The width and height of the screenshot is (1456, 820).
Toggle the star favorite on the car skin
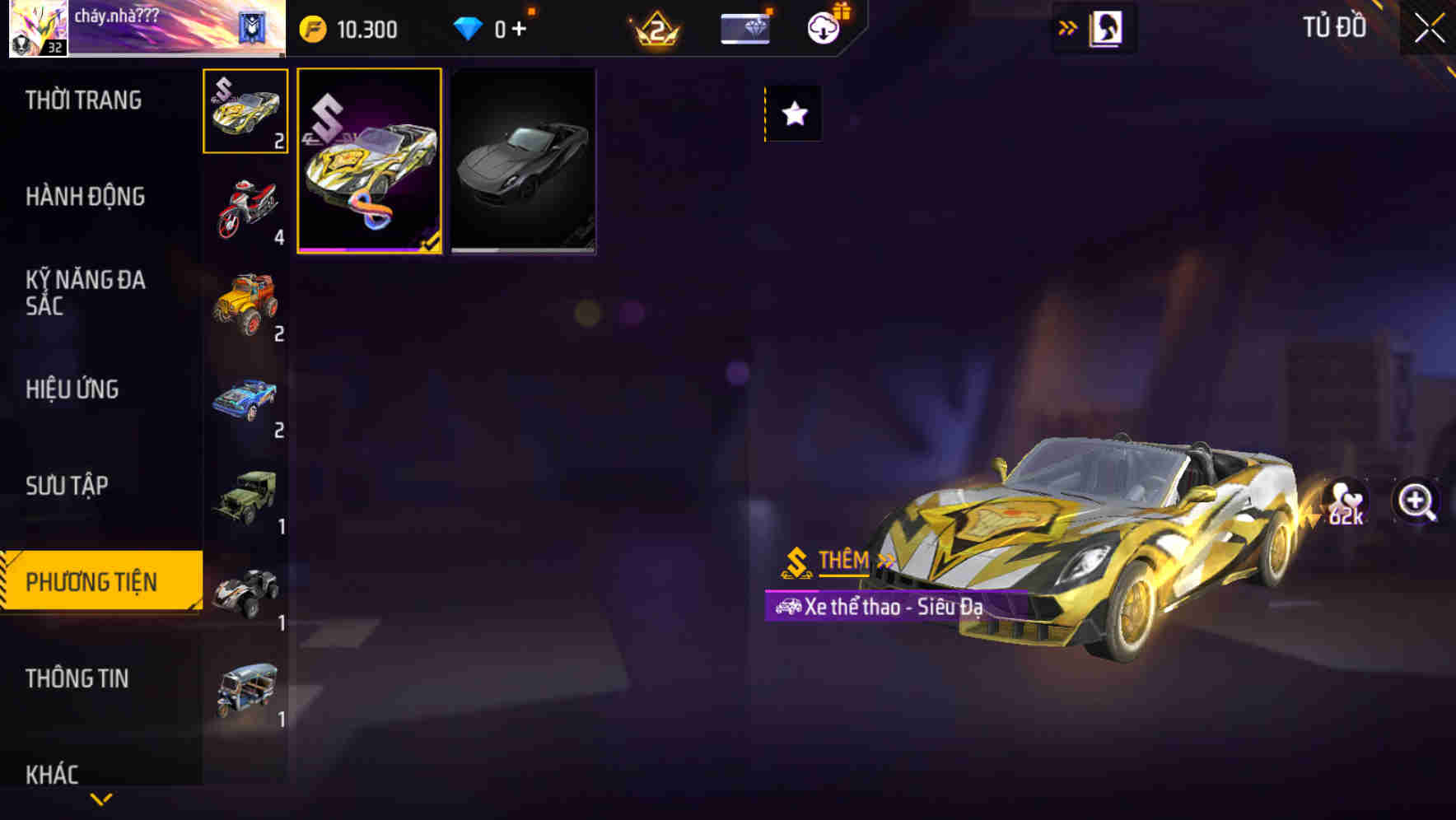[x=792, y=114]
